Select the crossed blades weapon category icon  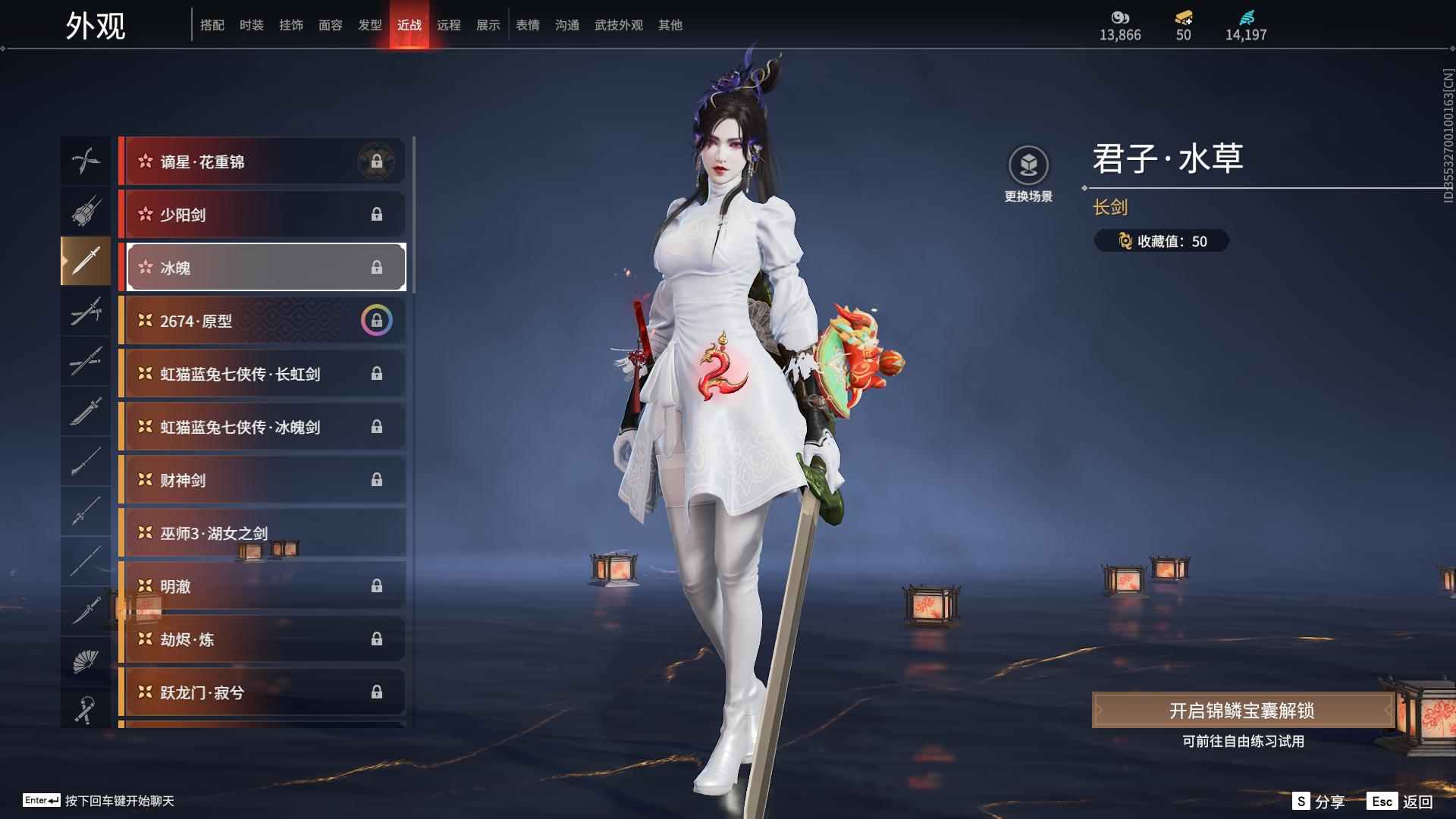pos(86,161)
